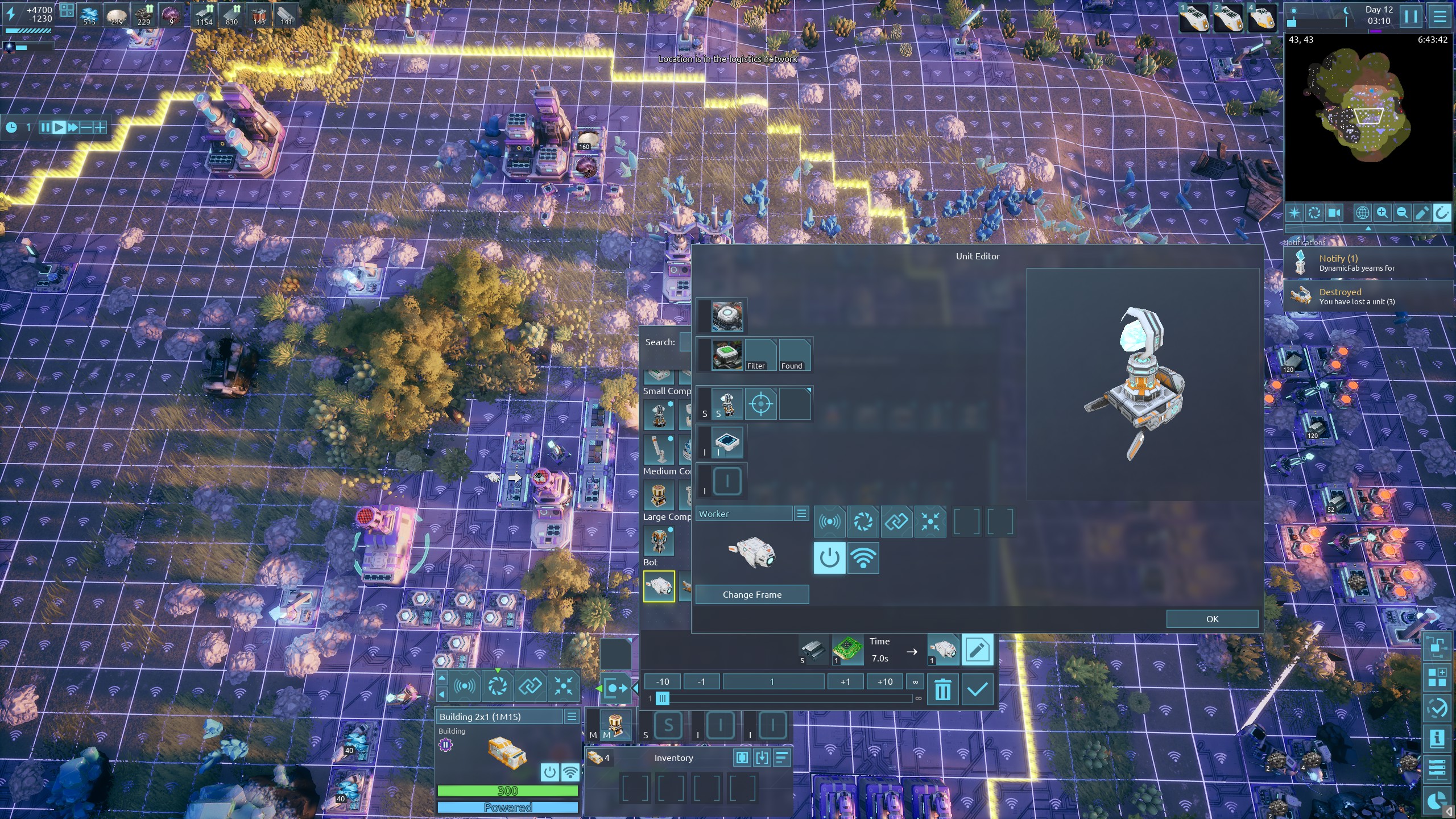
Task: Open the pencil edit unit button
Action: point(977,650)
